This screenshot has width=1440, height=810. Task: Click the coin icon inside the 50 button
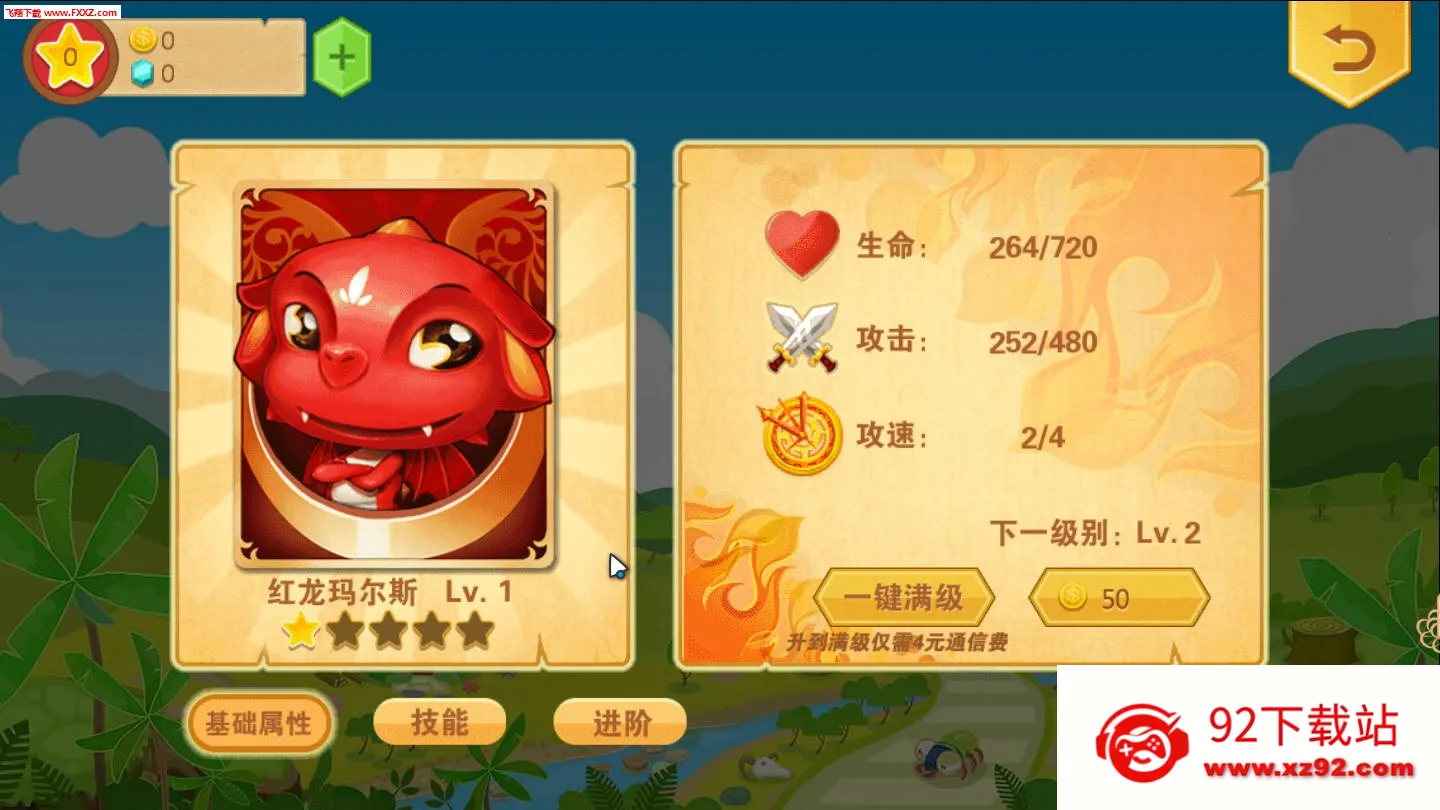point(1074,597)
